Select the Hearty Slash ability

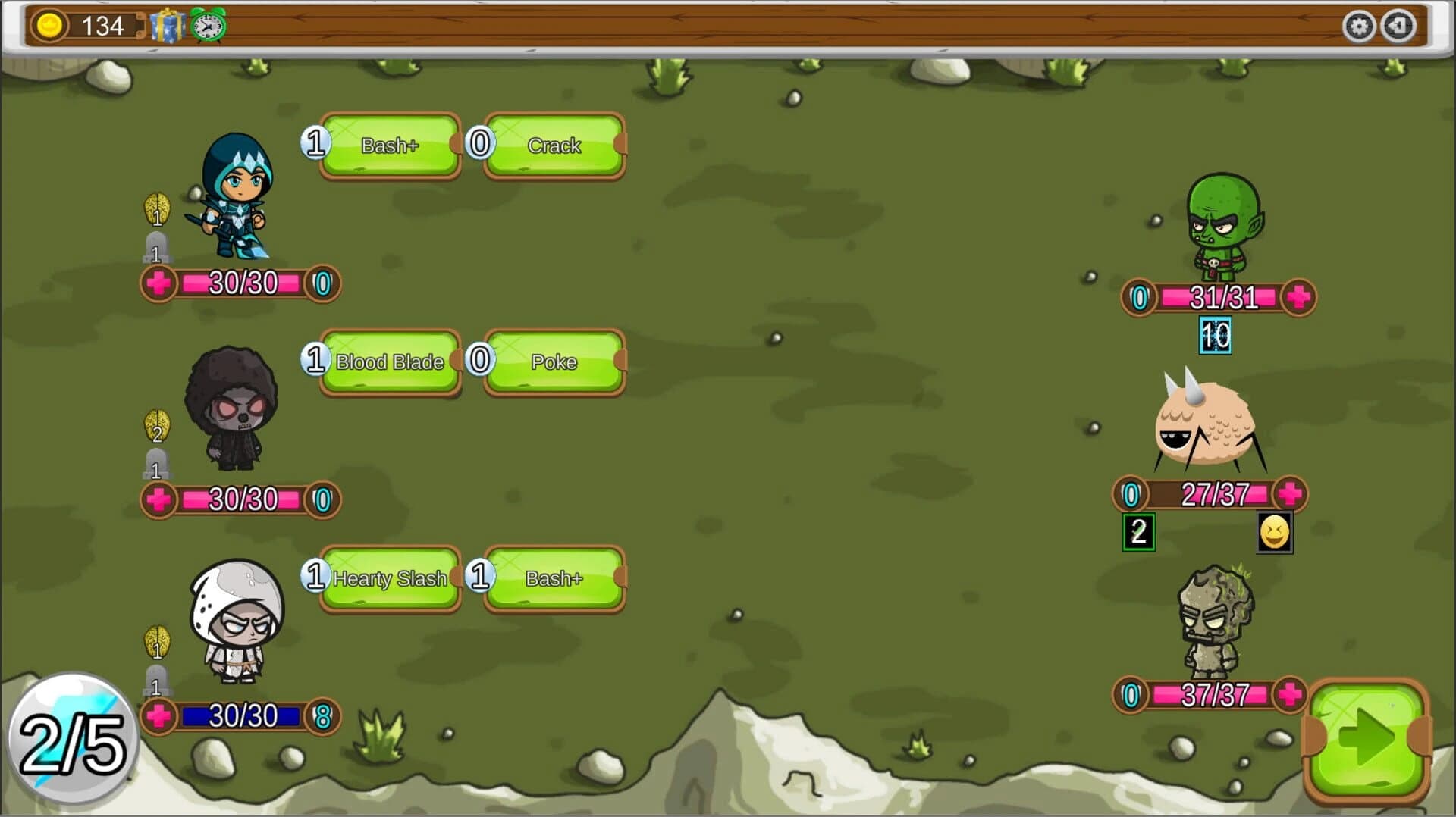391,578
